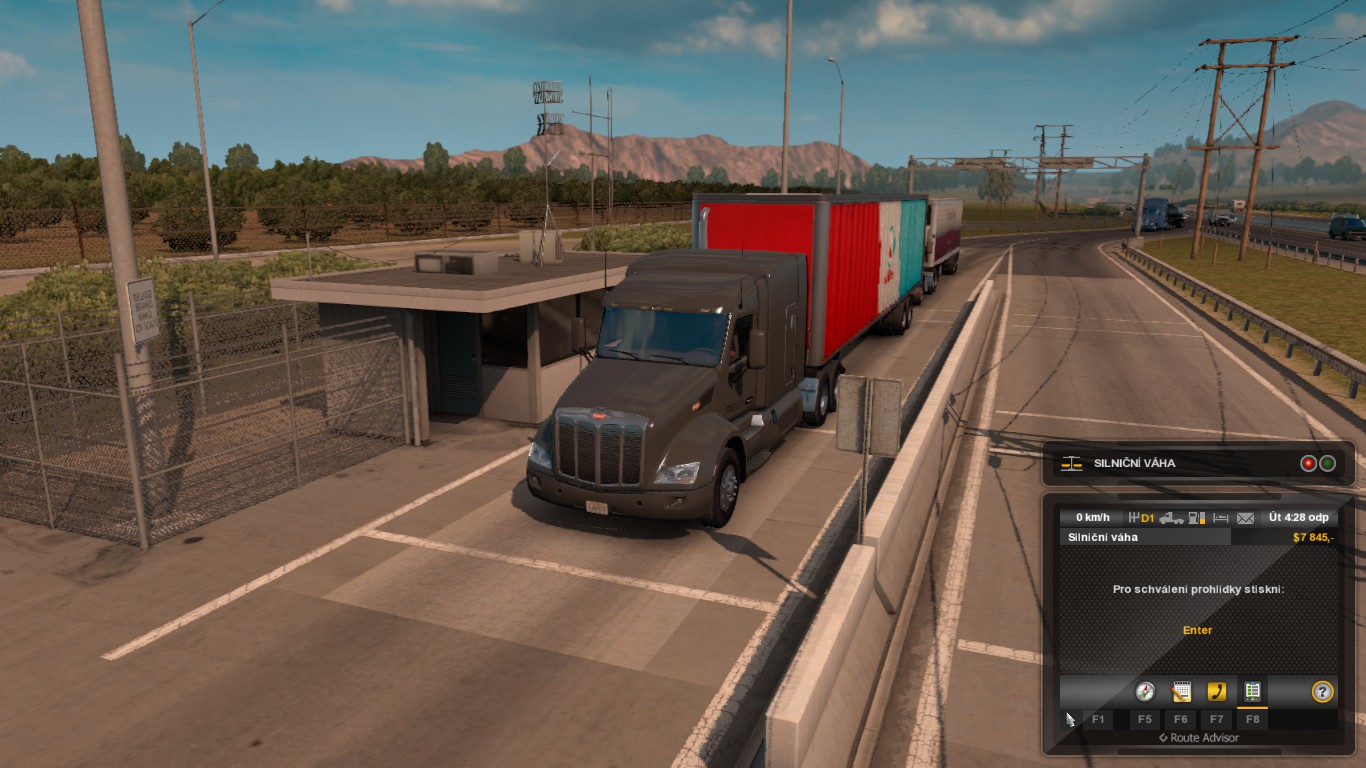Screen dimensions: 1366x768
Task: Check the envelope mail icon
Action: click(x=1245, y=518)
